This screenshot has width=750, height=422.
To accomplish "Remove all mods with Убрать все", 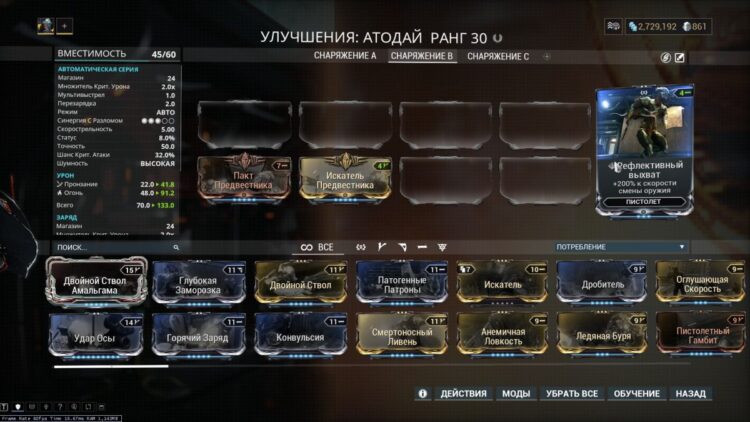I will (571, 394).
